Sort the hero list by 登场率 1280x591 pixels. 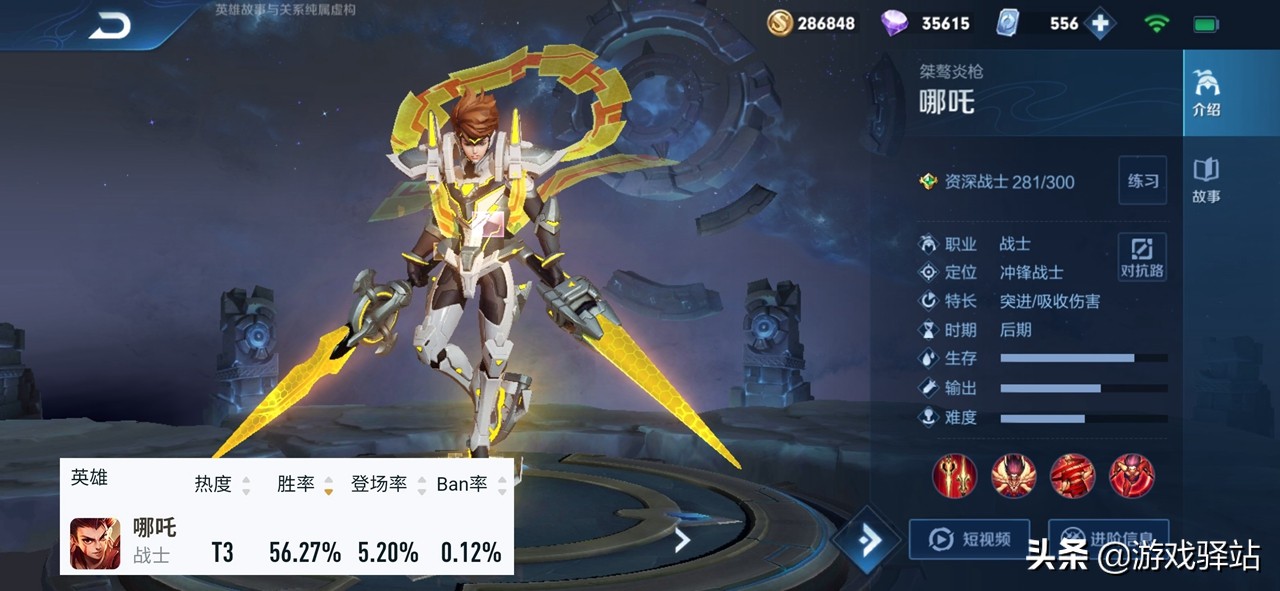point(386,485)
